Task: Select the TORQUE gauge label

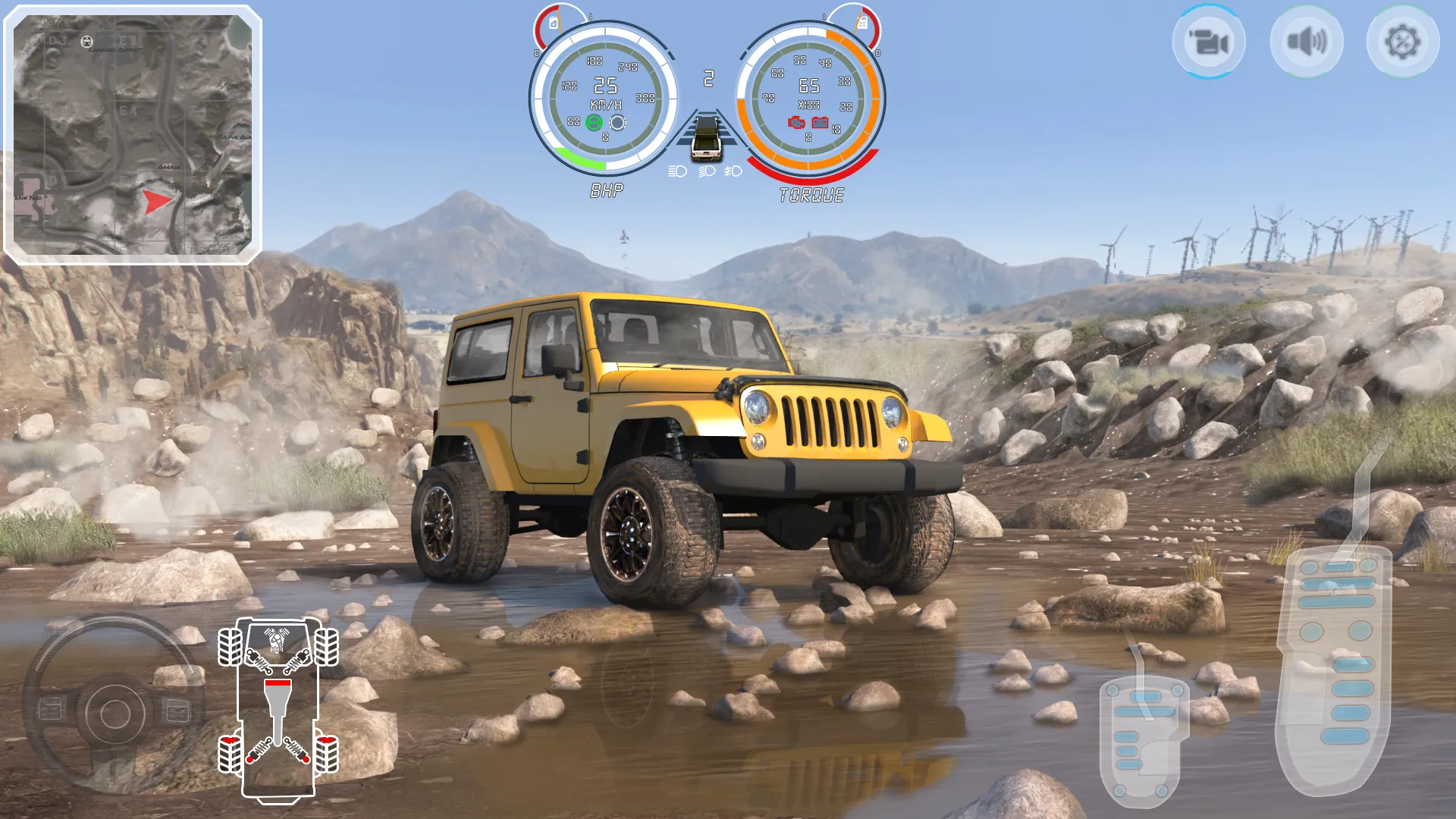Action: (811, 193)
